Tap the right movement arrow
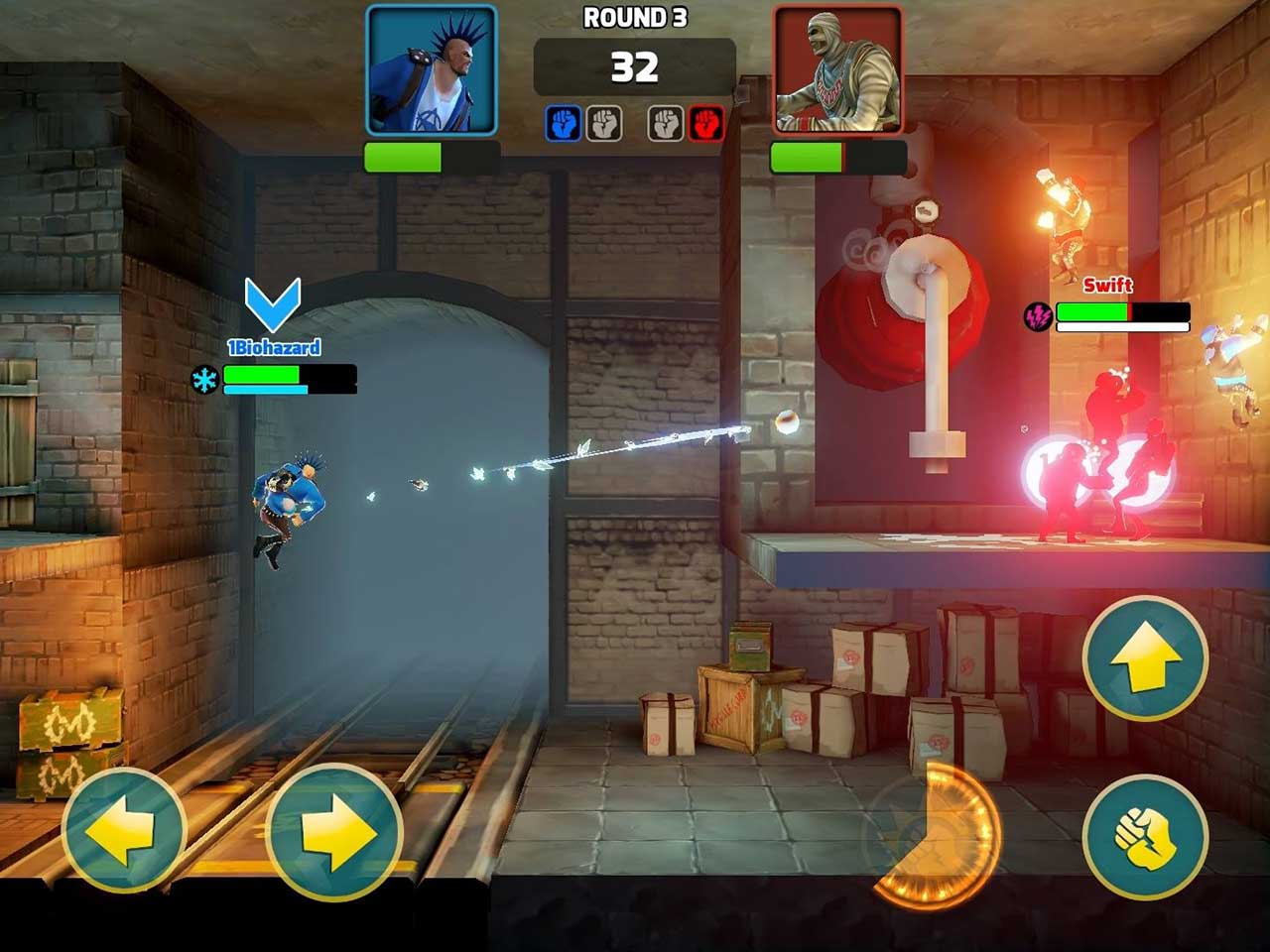 point(333,833)
